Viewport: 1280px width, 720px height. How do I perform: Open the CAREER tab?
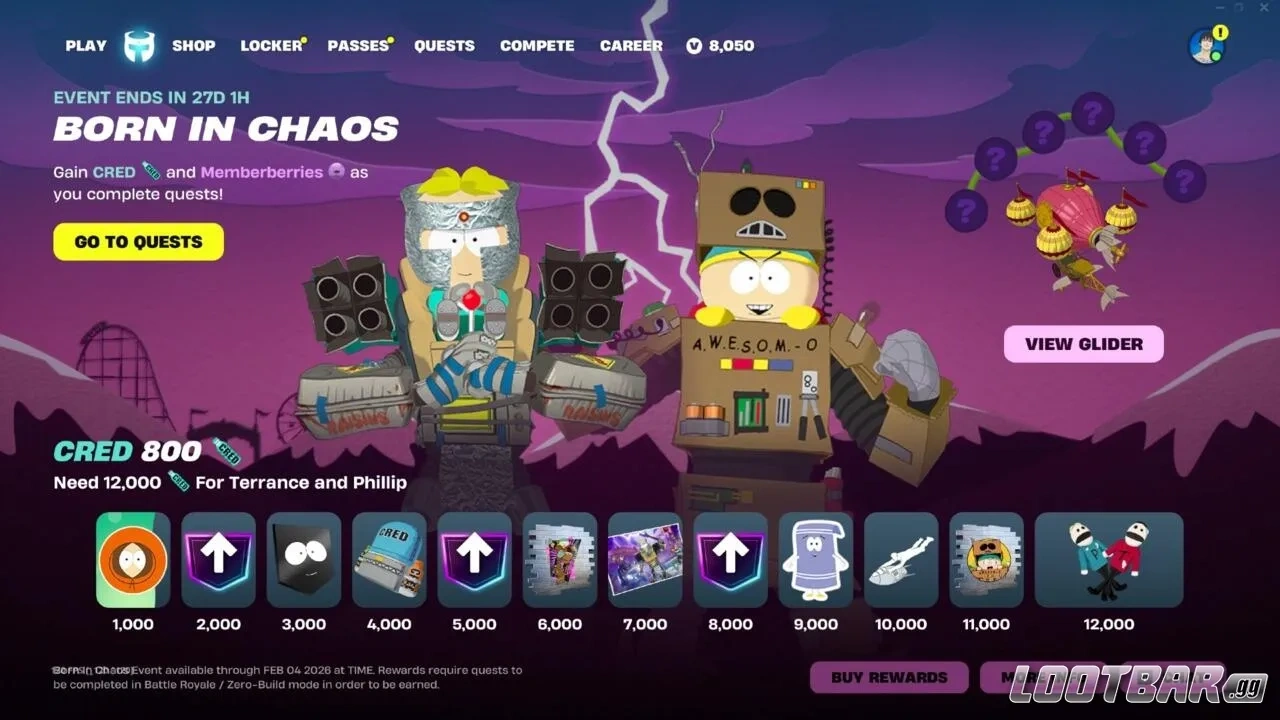click(630, 45)
